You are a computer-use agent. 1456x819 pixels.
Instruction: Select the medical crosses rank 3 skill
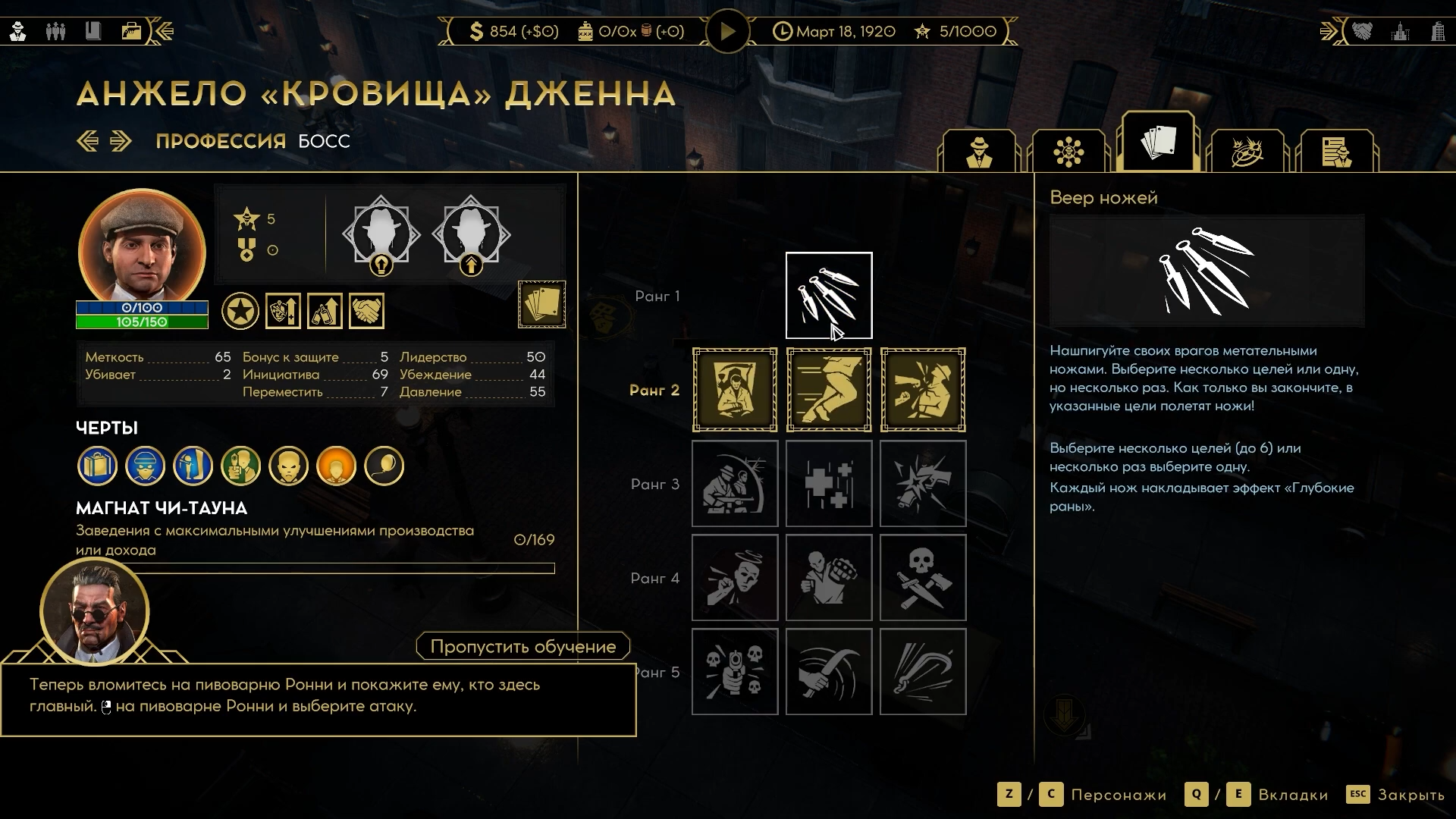click(x=829, y=484)
